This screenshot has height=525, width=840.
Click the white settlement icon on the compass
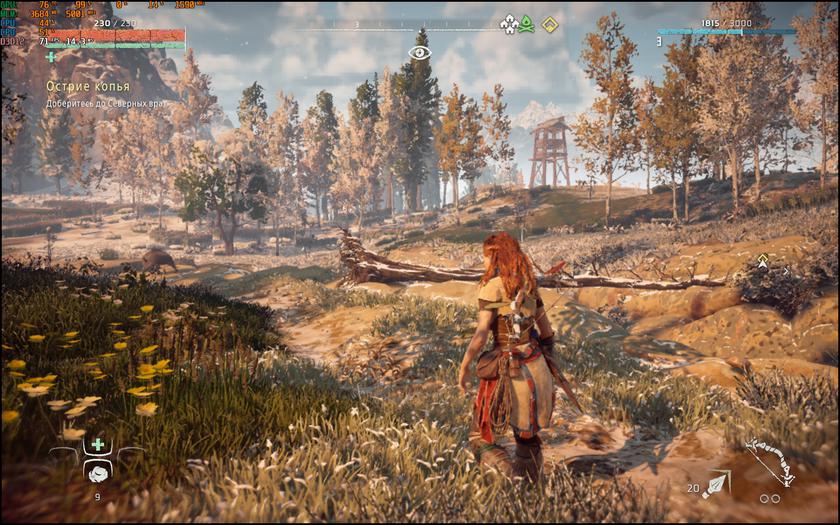click(x=508, y=23)
